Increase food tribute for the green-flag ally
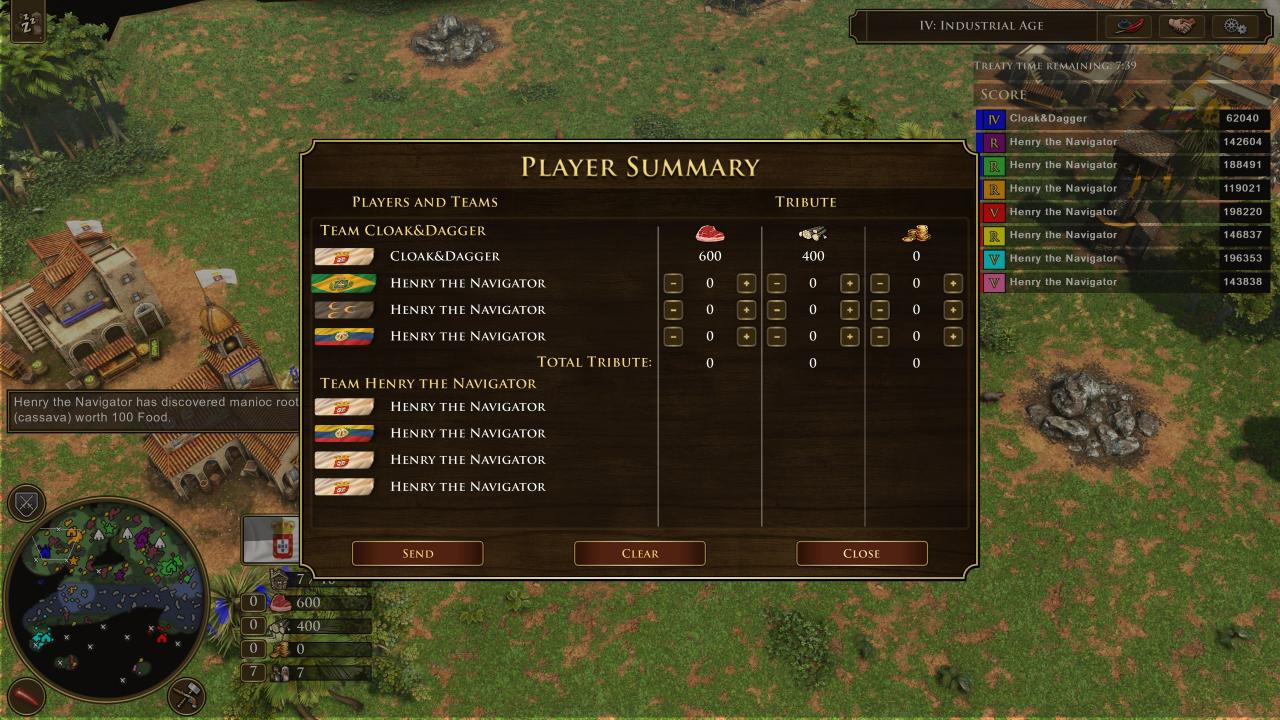The image size is (1280, 720). pyautogui.click(x=746, y=283)
